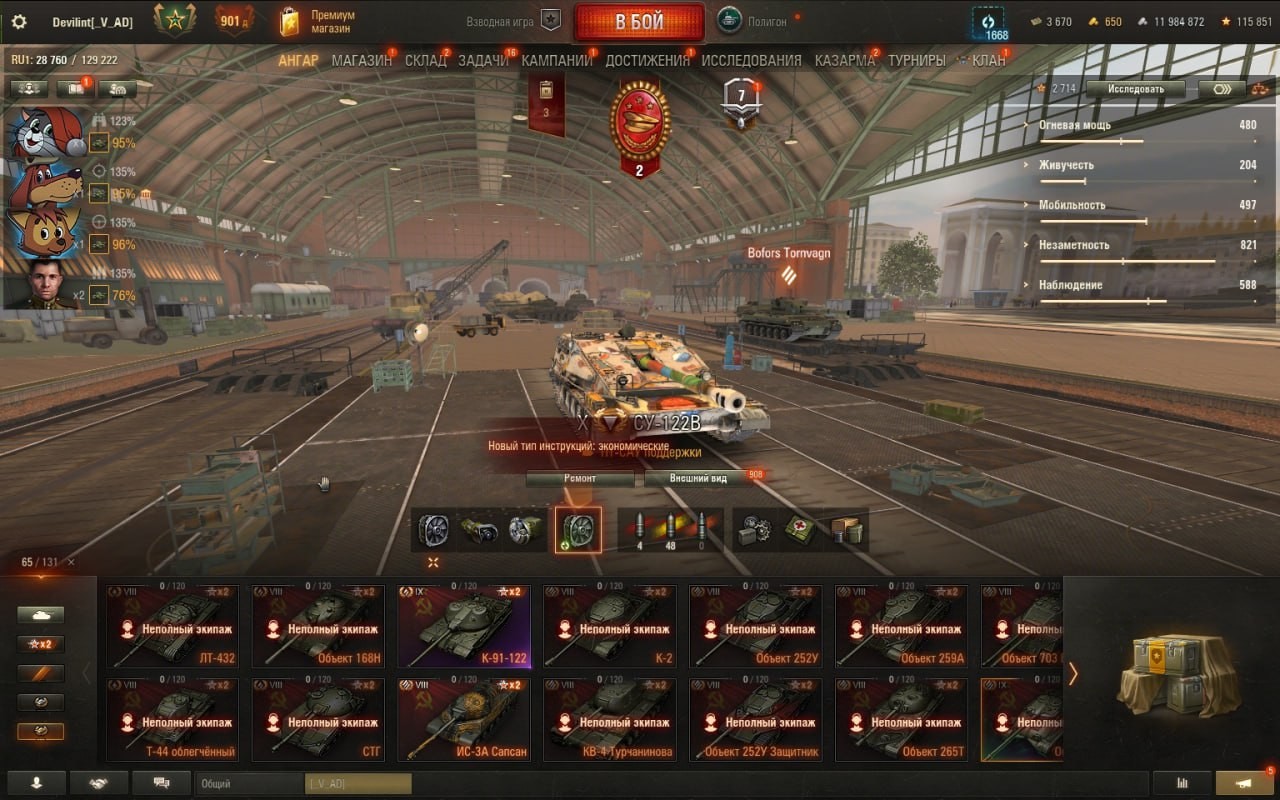The image size is (1280, 800).
Task: Open the settings gear icon
Action: (19, 22)
